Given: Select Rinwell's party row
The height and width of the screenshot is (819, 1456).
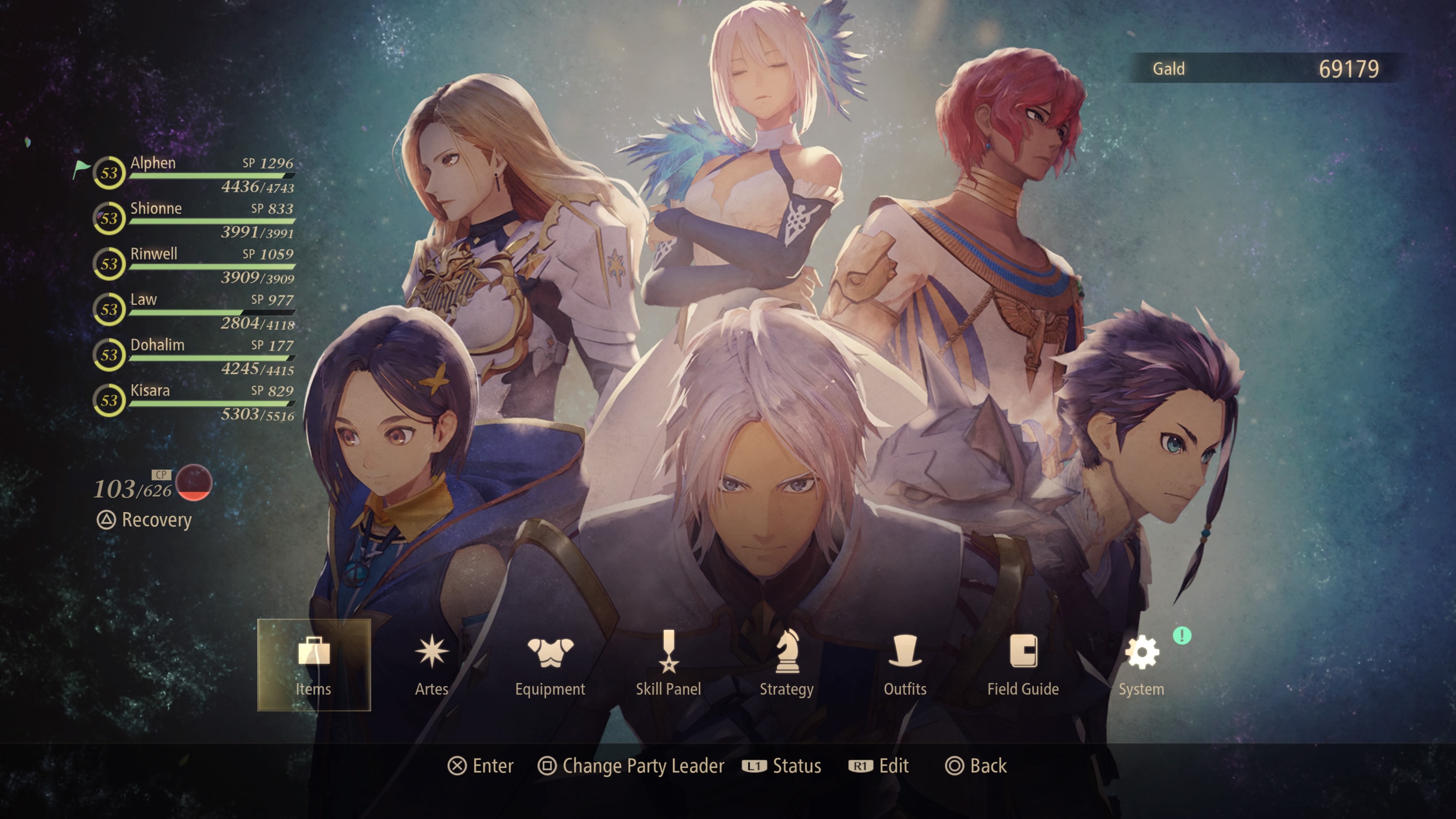Looking at the screenshot, I should point(195,265).
